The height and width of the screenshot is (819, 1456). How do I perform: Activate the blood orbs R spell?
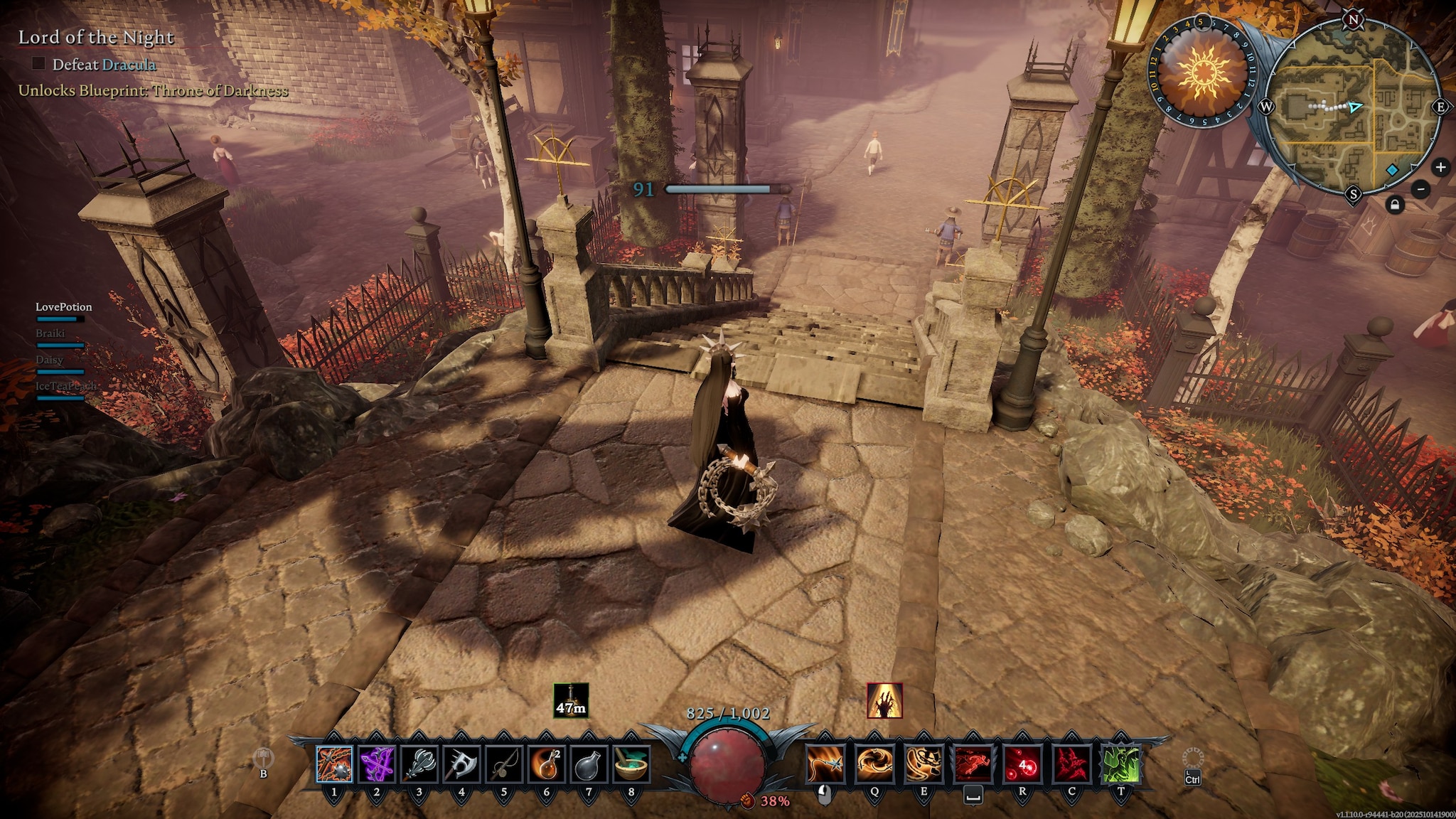[1022, 764]
